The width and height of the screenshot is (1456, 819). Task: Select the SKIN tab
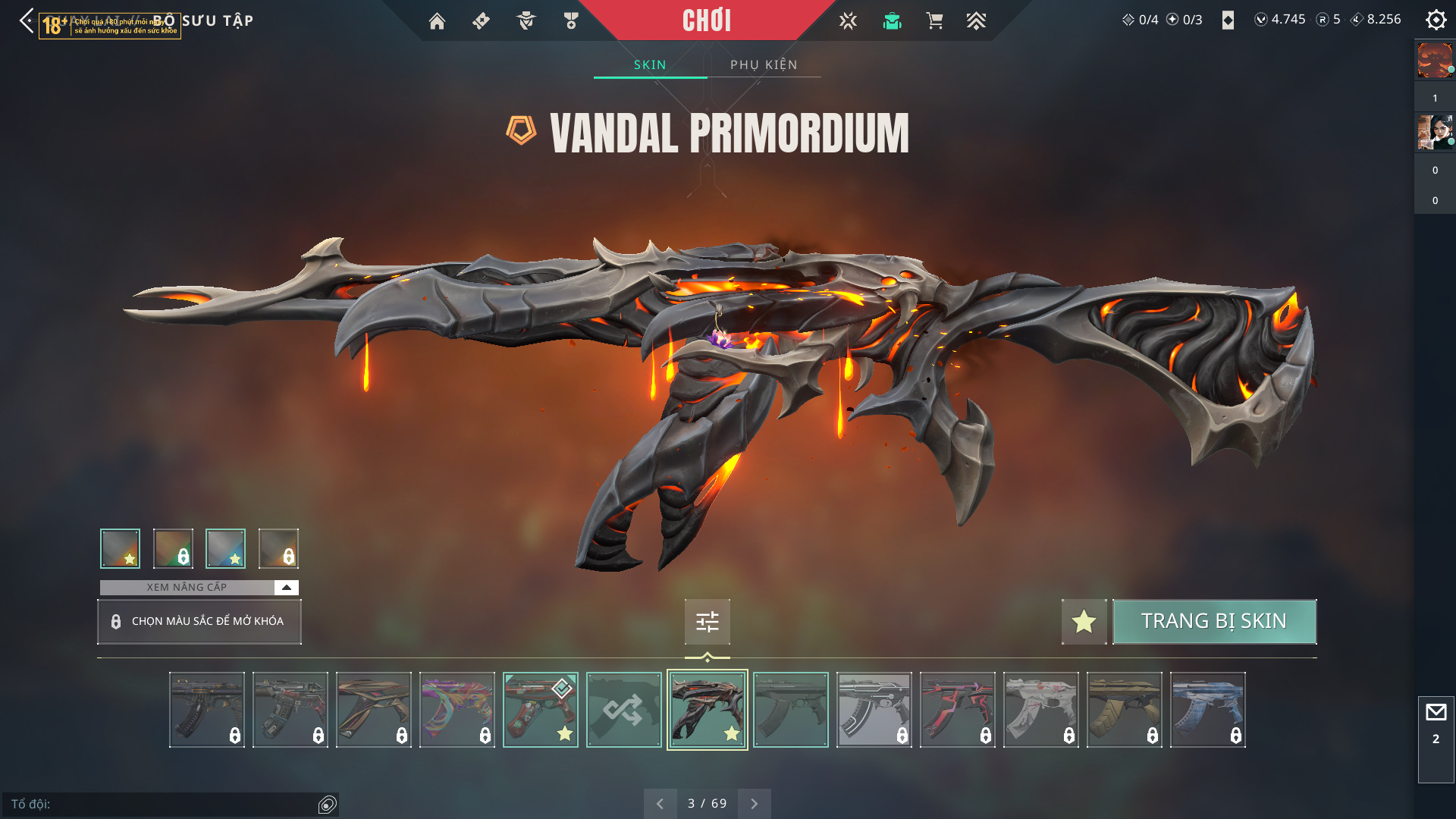tap(650, 65)
